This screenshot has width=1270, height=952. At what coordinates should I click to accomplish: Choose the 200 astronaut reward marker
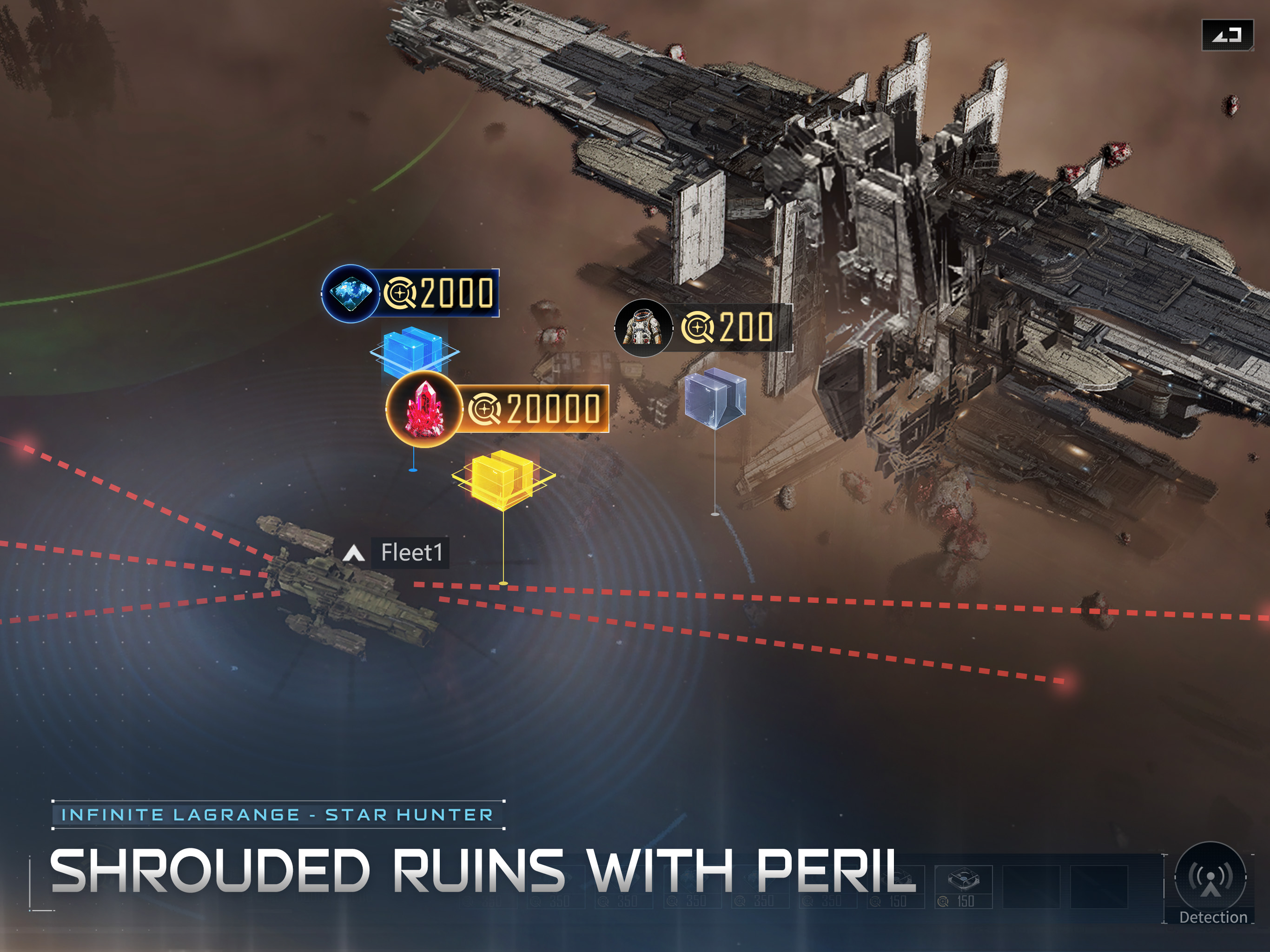(x=703, y=327)
